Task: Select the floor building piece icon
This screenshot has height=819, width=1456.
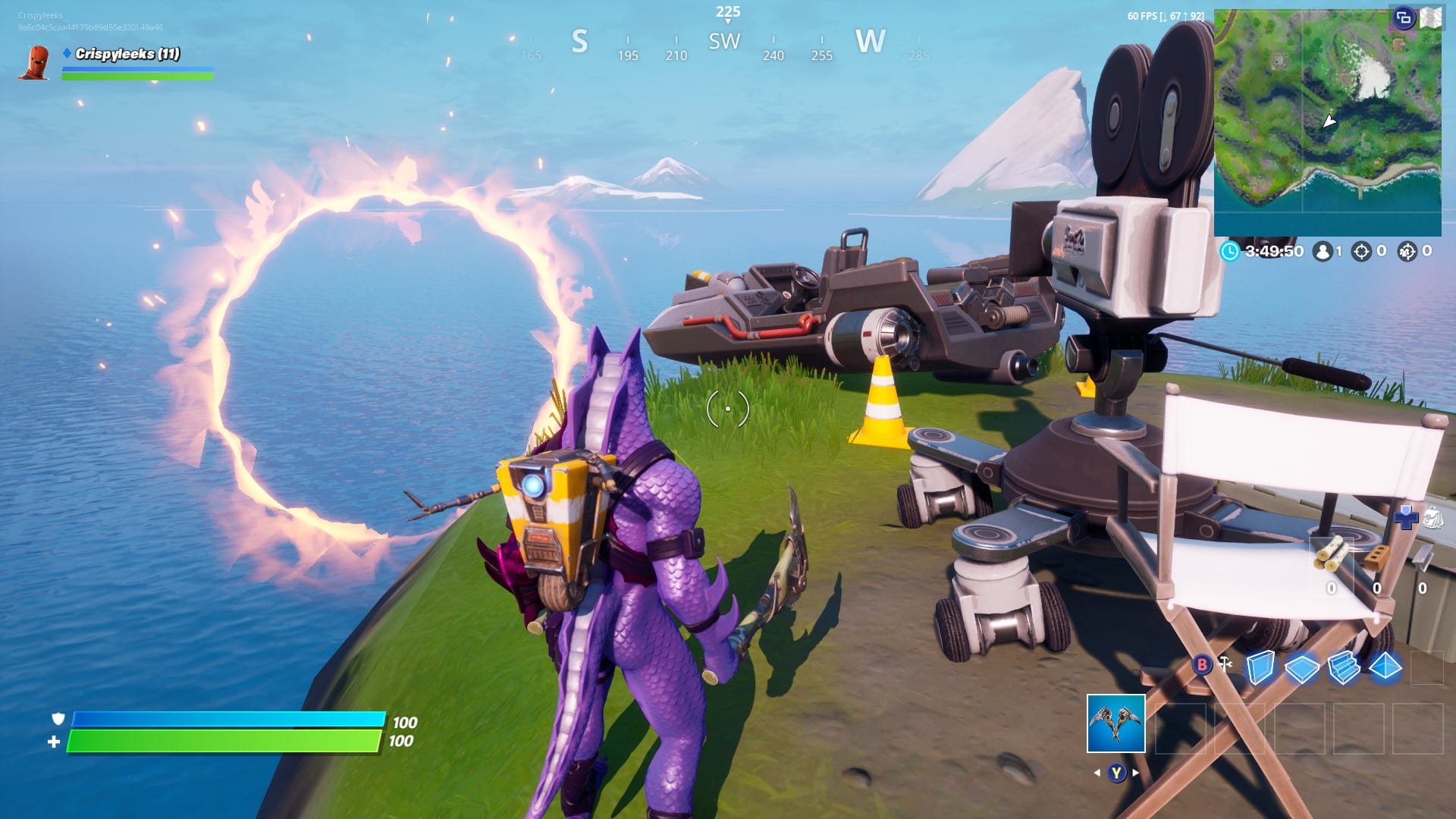Action: coord(1302,667)
